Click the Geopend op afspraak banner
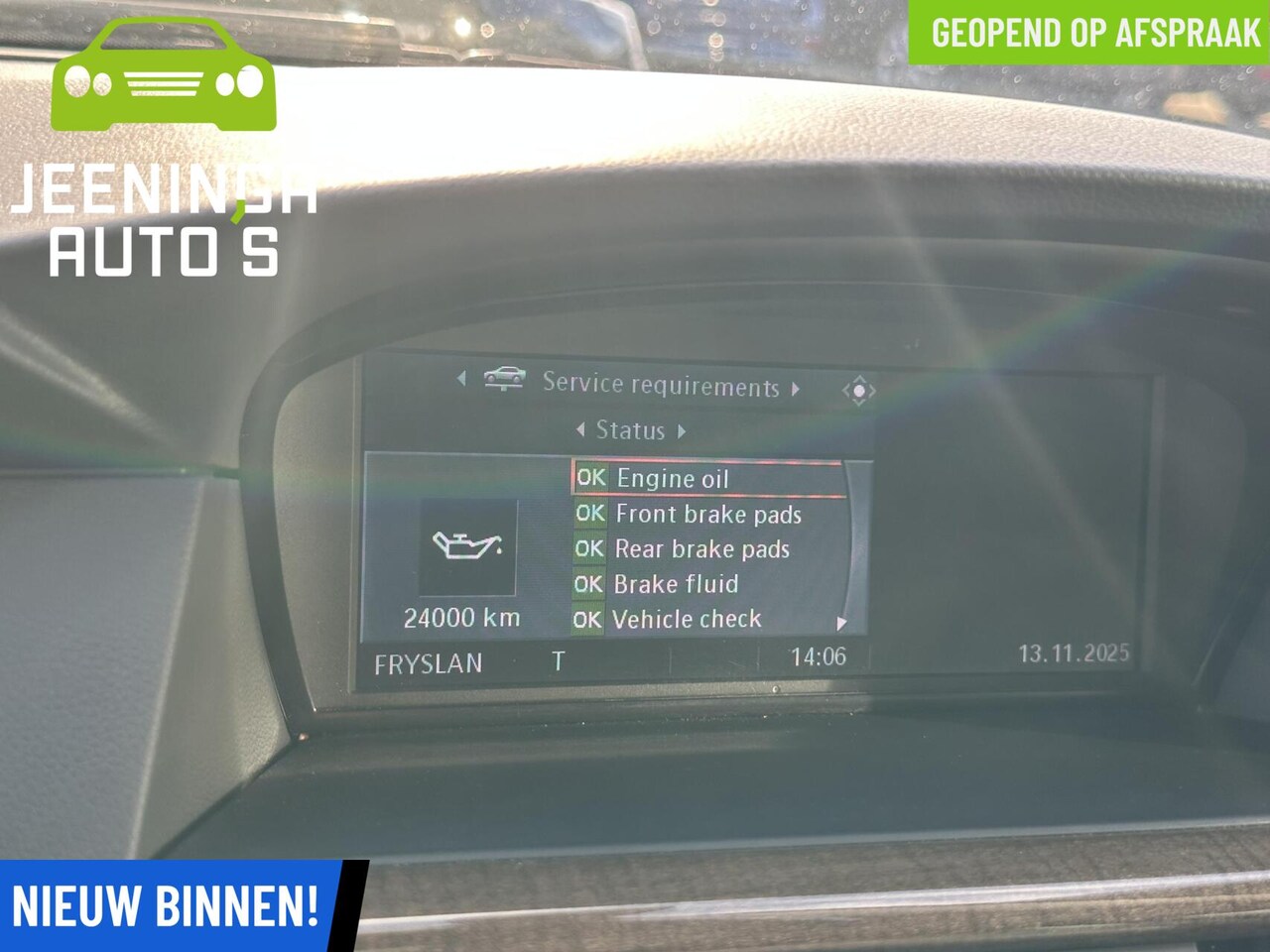The image size is (1270, 952). pos(1094,33)
